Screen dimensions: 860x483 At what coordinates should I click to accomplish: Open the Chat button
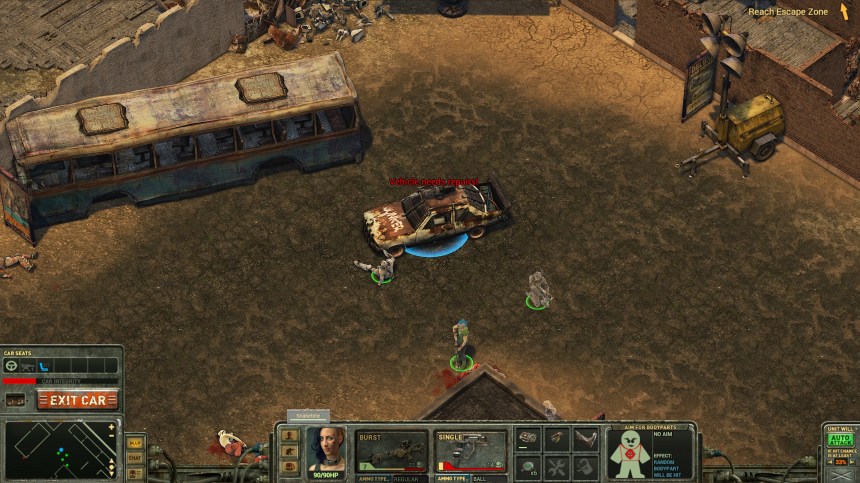[x=135, y=458]
